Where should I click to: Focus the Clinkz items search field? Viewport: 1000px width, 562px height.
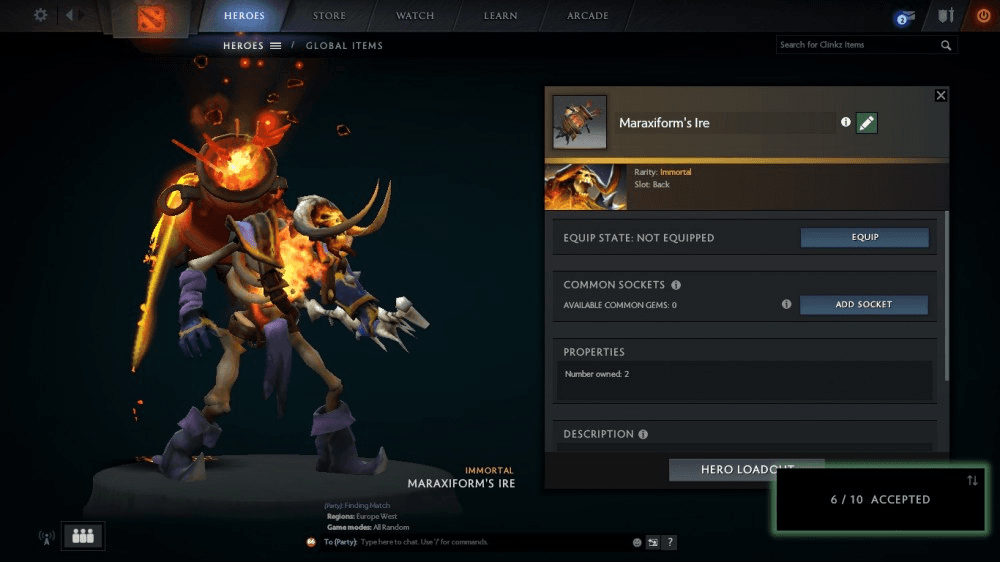pos(857,45)
